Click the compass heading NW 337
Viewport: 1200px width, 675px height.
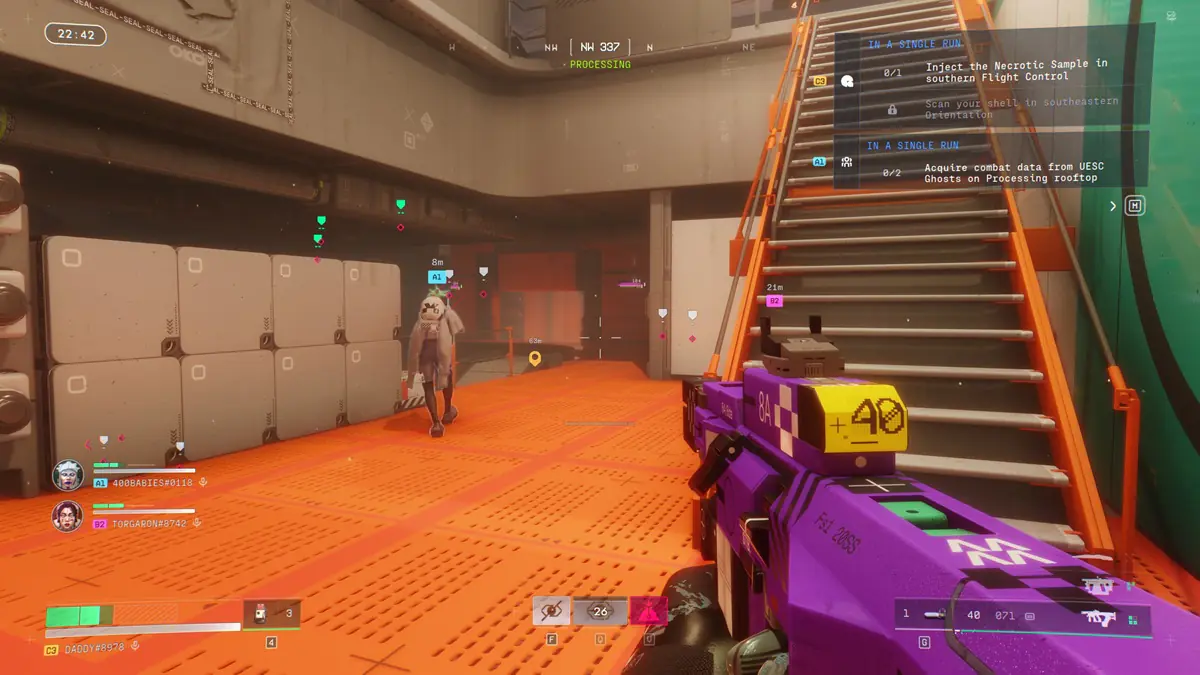600,47
